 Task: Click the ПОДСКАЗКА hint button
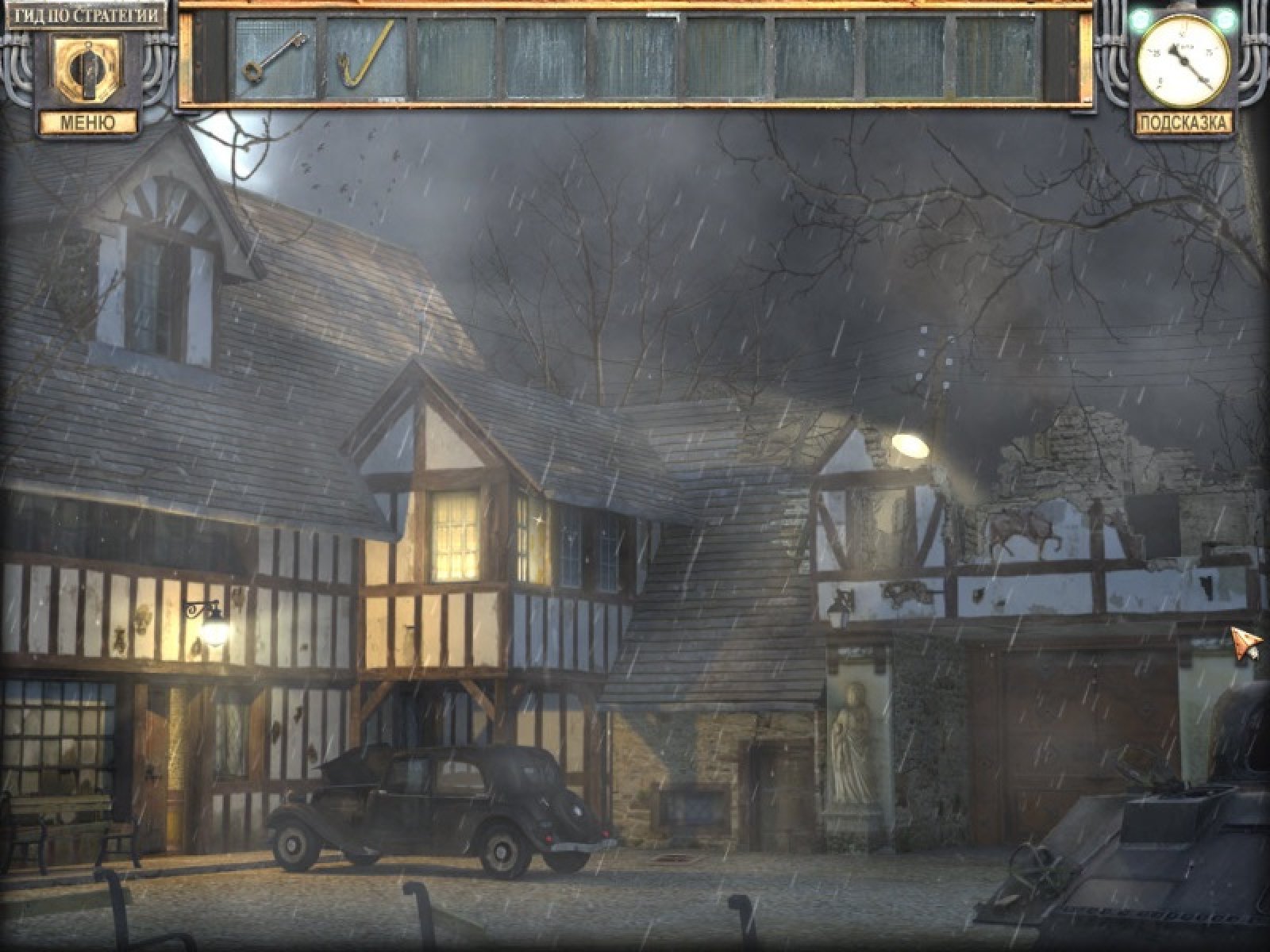(1184, 123)
